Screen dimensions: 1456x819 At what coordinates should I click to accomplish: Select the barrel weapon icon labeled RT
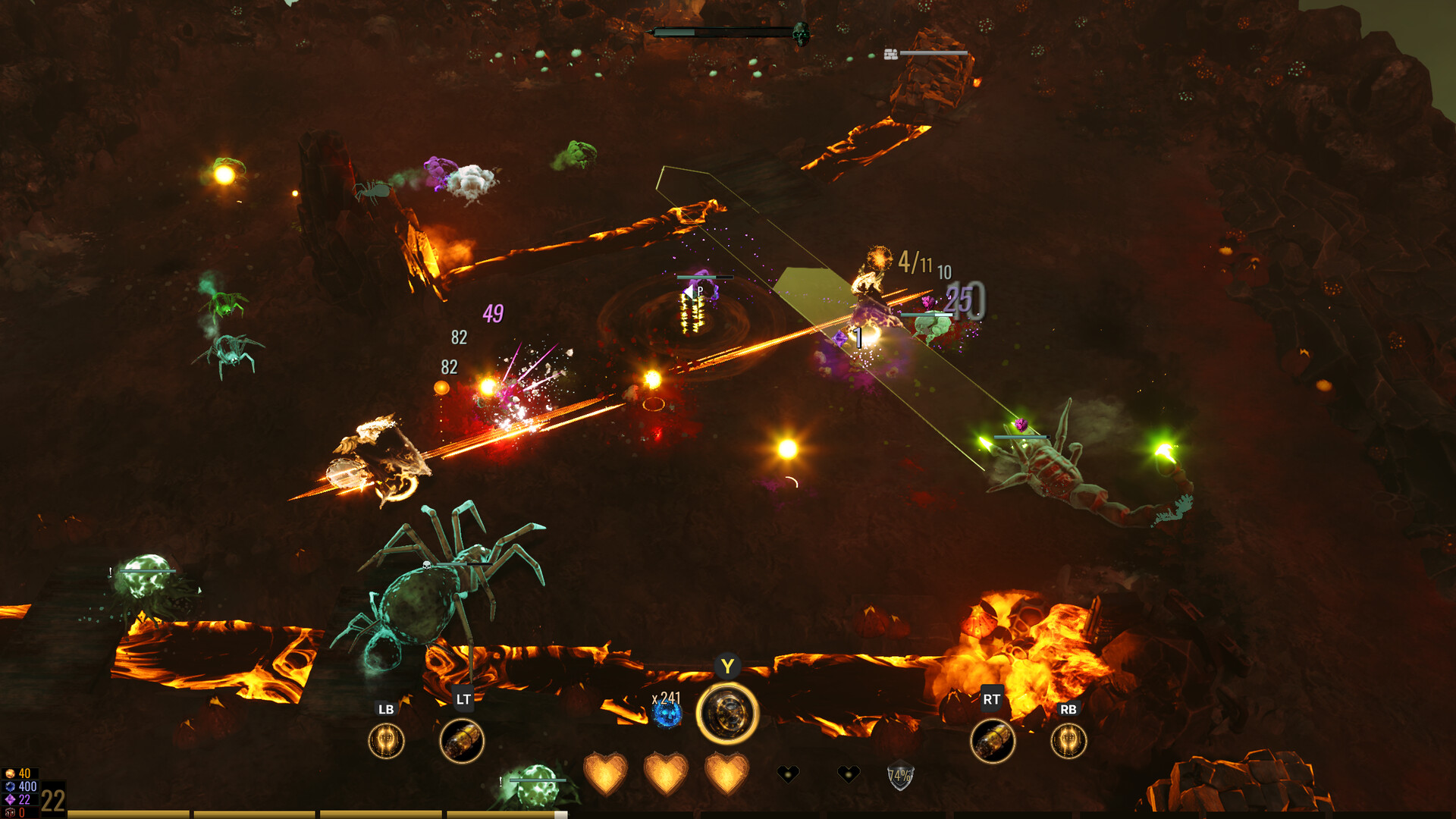993,741
